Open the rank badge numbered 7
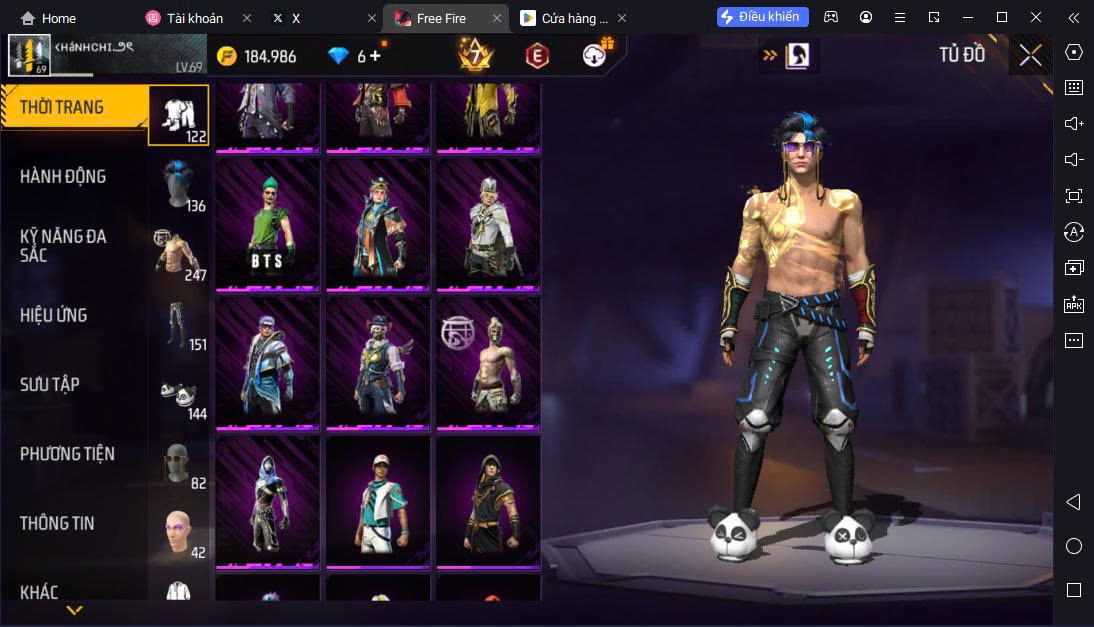This screenshot has width=1094, height=627. (x=475, y=55)
